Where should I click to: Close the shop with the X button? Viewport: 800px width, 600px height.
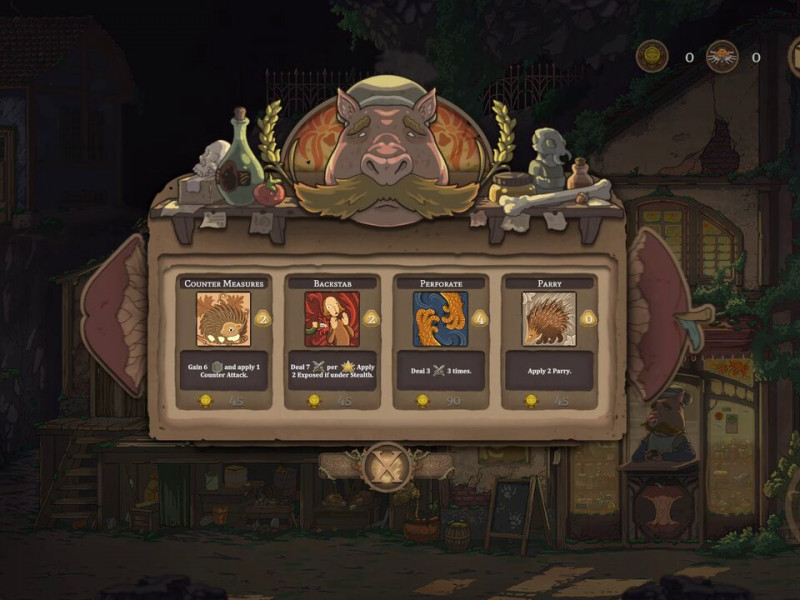click(385, 466)
